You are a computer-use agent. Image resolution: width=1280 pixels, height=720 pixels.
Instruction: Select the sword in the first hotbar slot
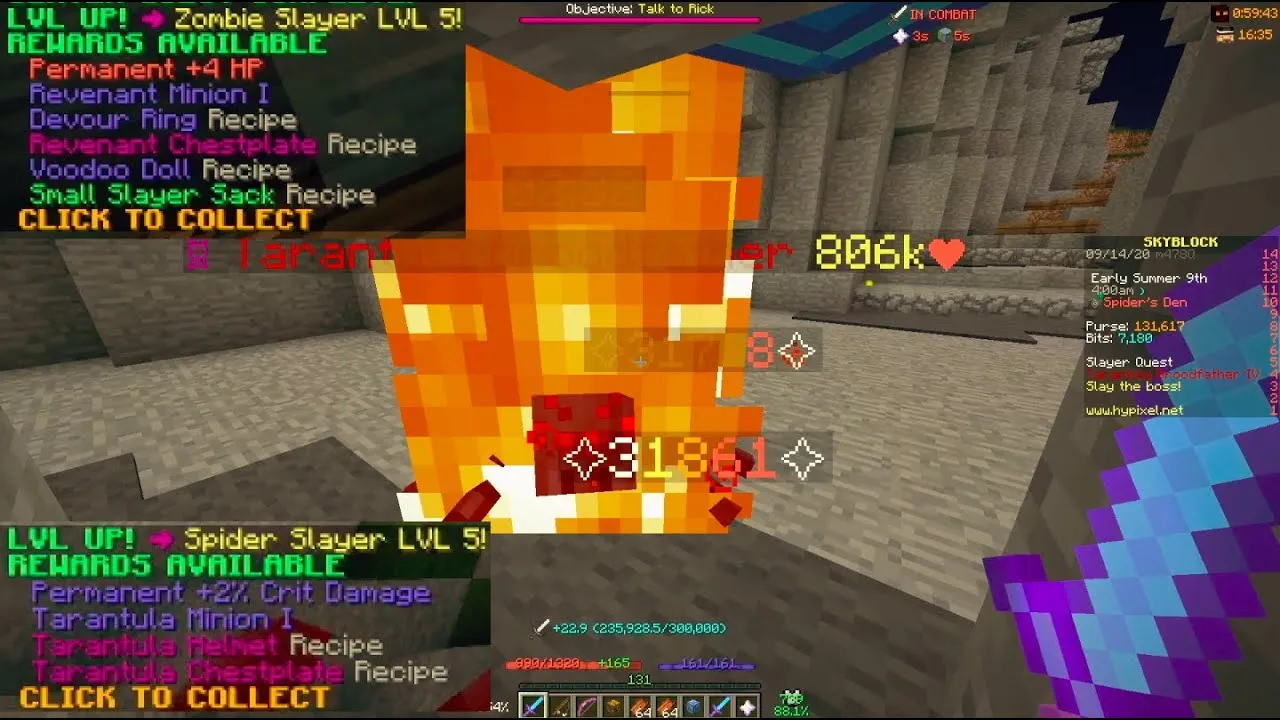(534, 705)
